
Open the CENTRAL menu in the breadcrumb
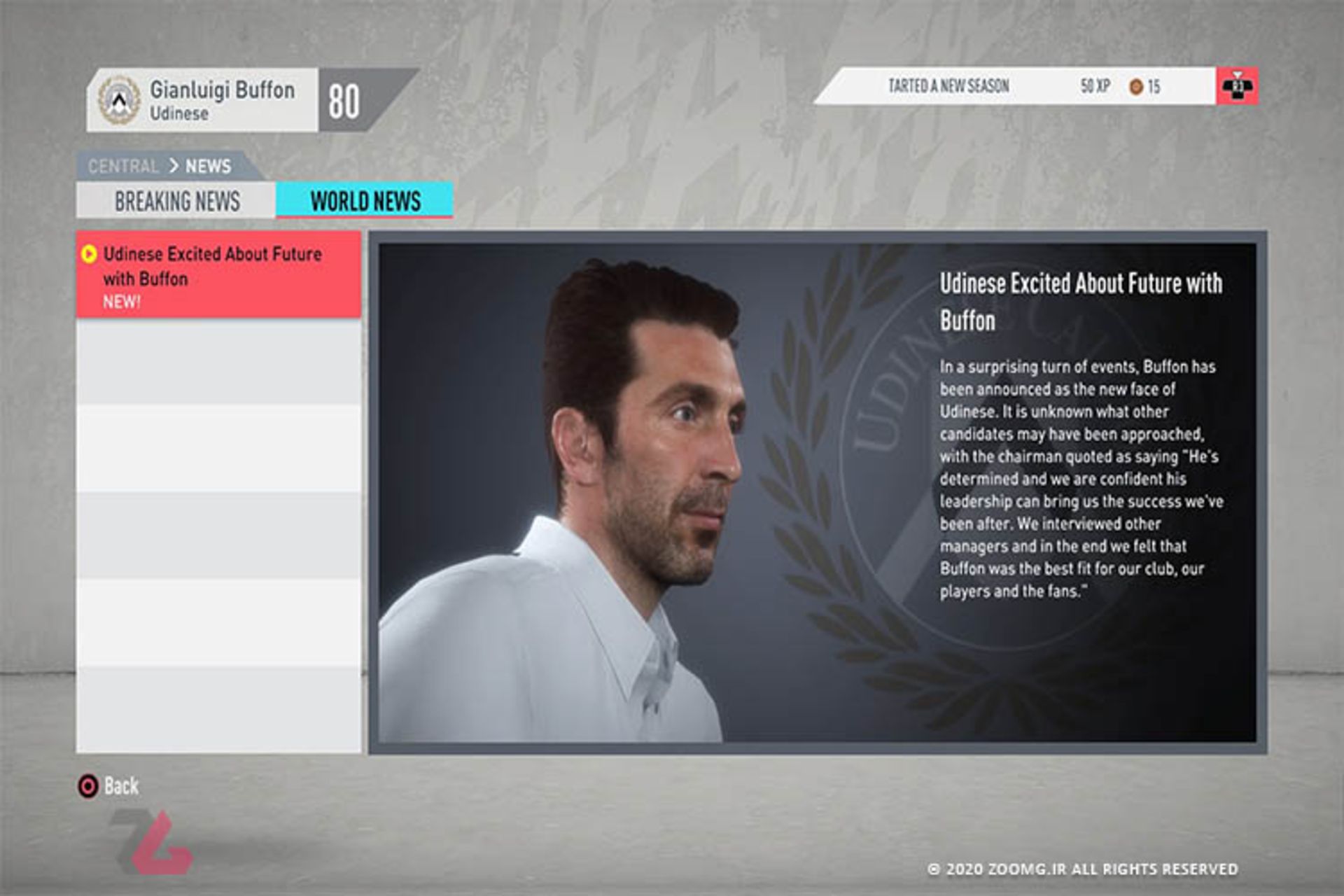point(124,167)
